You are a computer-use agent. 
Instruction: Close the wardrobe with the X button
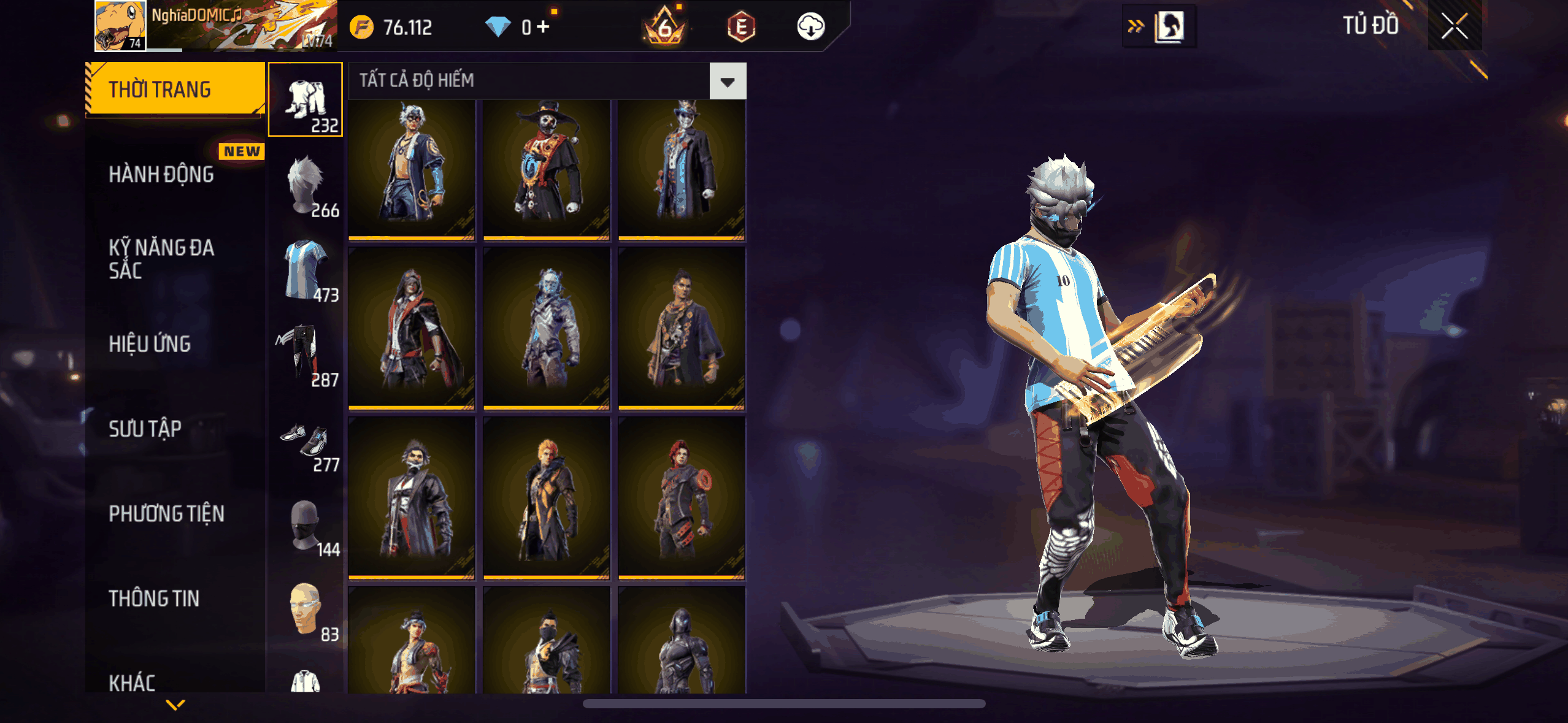1454,26
